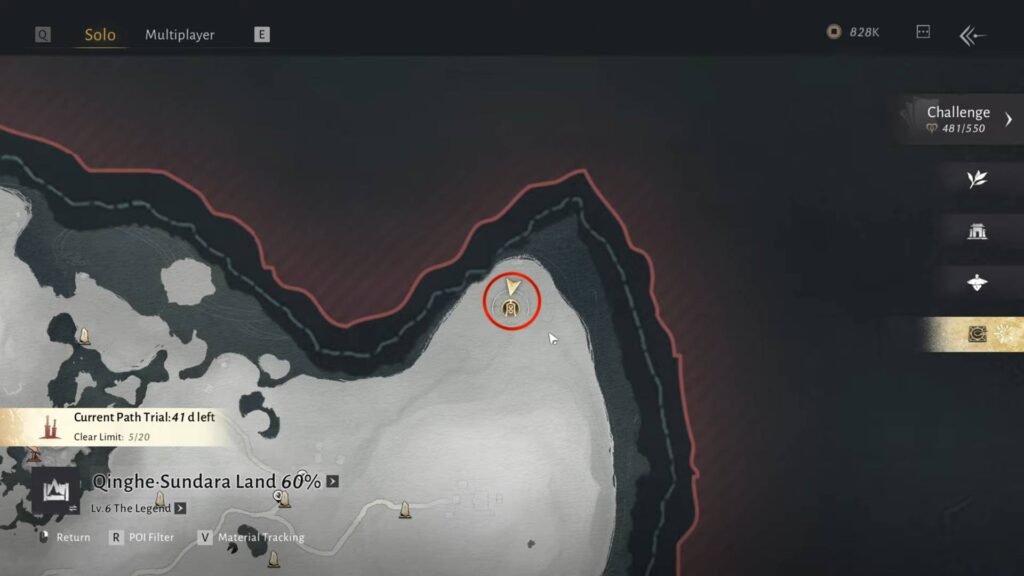Select the winged emblem side button
The image size is (1024, 576).
[x=977, y=283]
